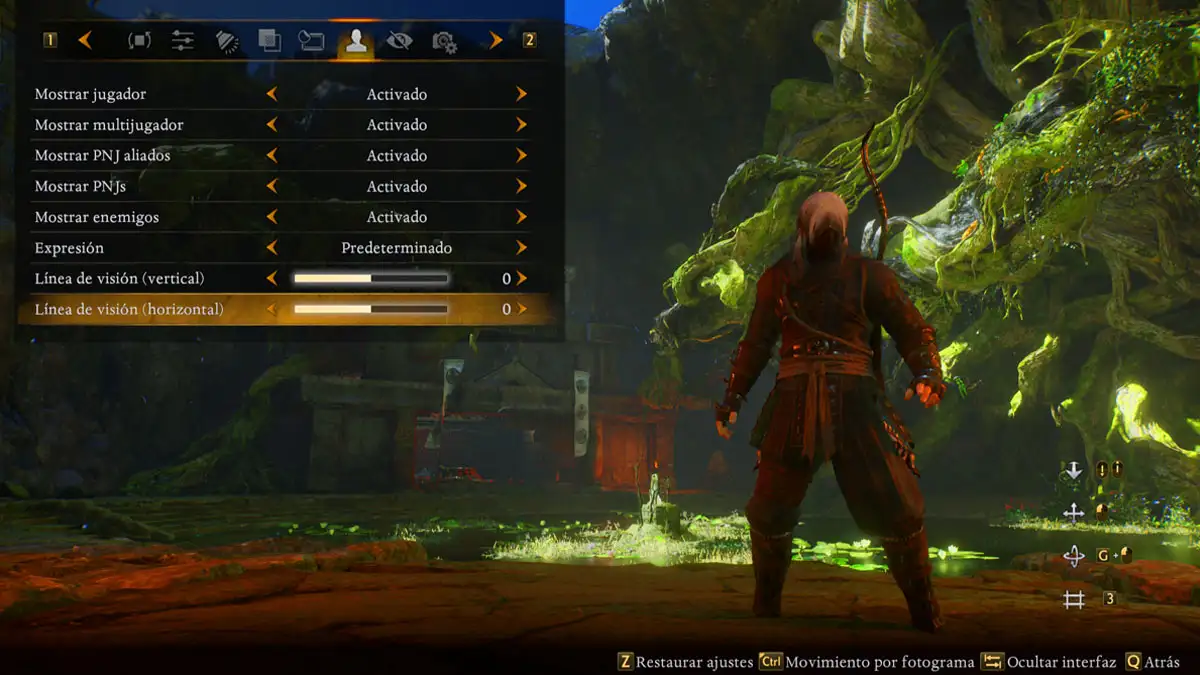
Task: Choose next Expresión with right arrow
Action: 522,248
